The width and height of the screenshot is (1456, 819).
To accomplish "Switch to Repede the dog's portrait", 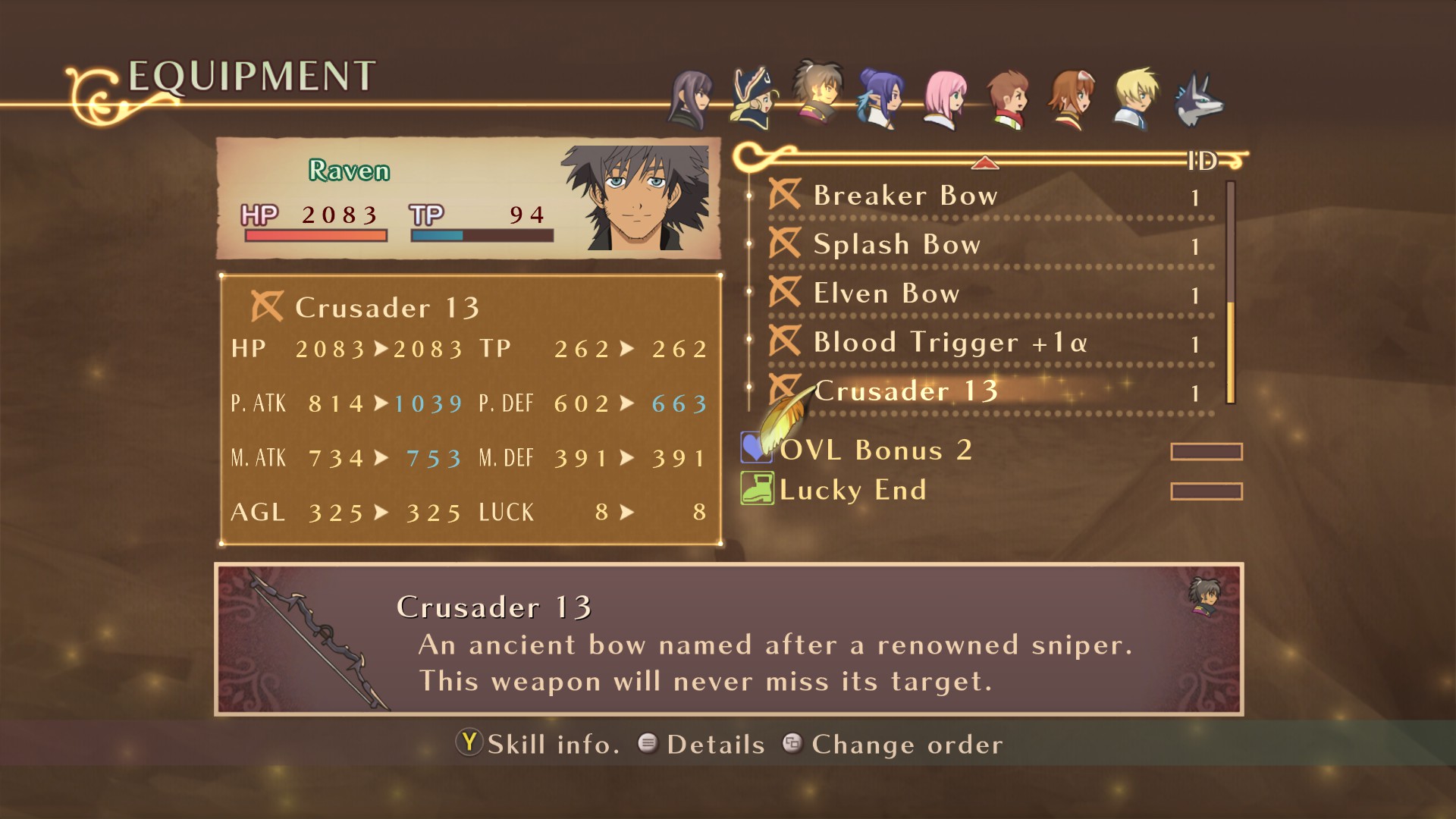I will [1198, 99].
